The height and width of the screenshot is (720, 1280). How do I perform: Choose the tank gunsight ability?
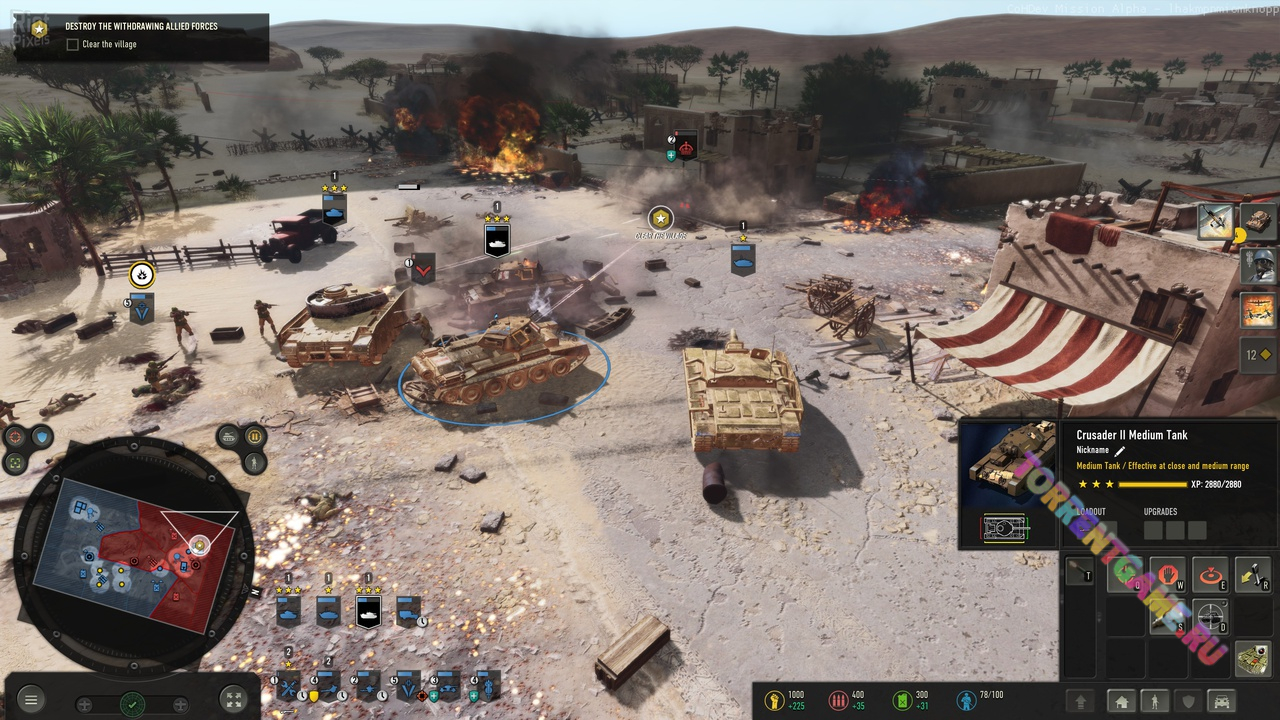[1210, 617]
